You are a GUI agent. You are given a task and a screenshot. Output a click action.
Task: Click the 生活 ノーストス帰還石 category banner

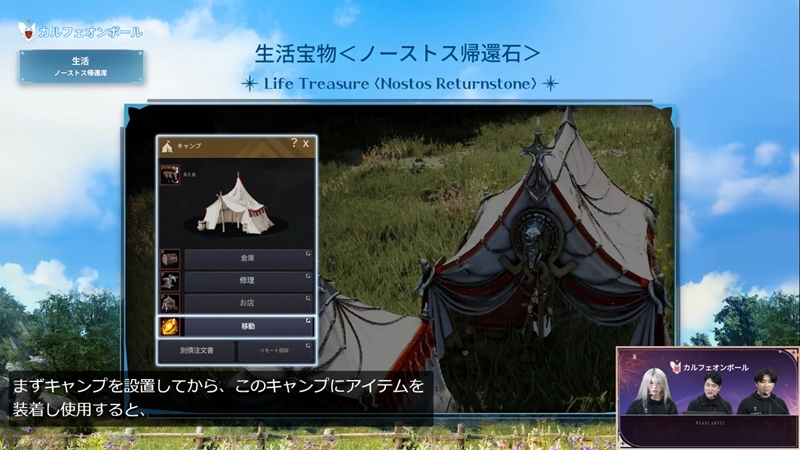[80, 67]
